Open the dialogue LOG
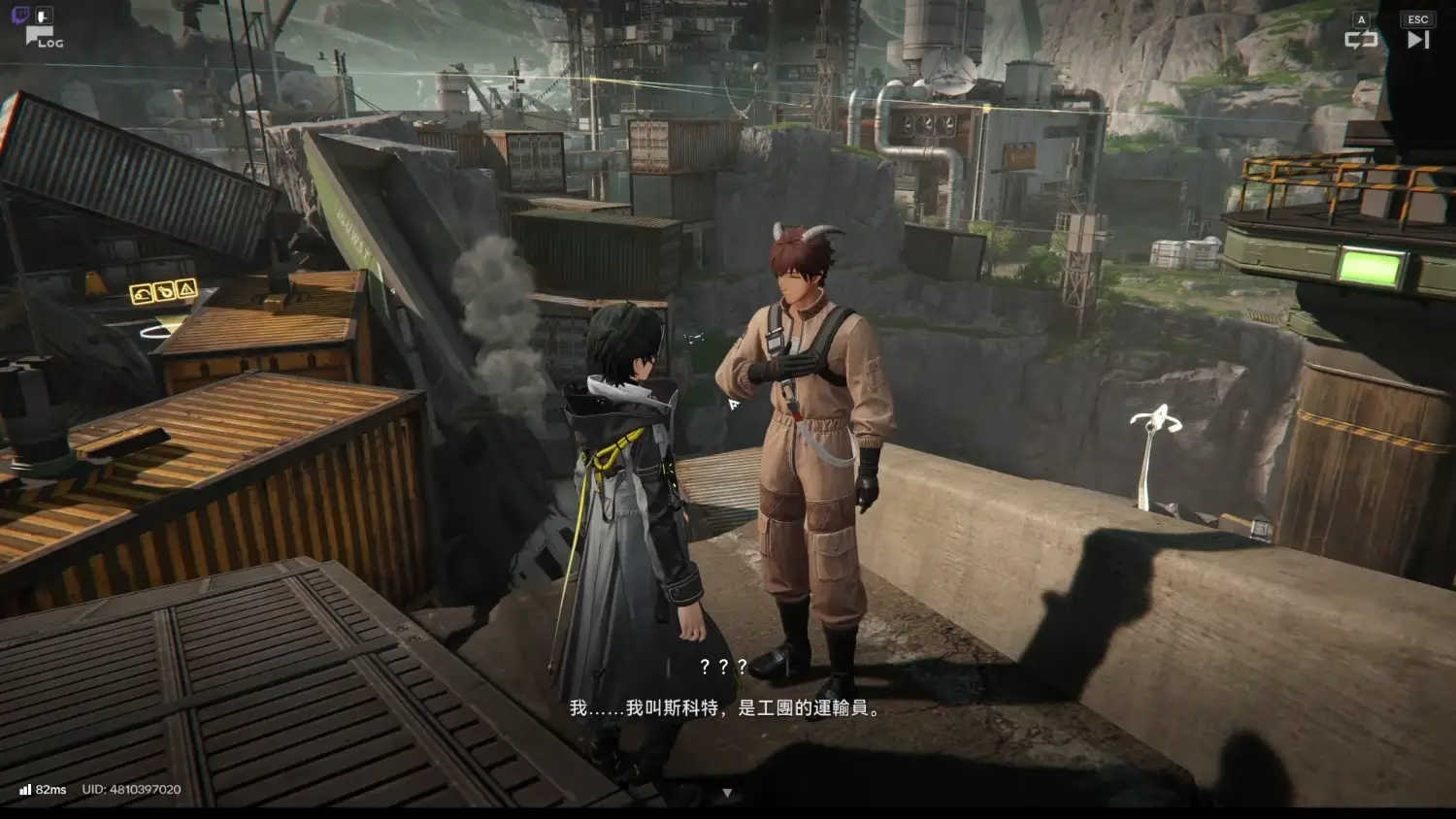The height and width of the screenshot is (819, 1456). pos(43,39)
